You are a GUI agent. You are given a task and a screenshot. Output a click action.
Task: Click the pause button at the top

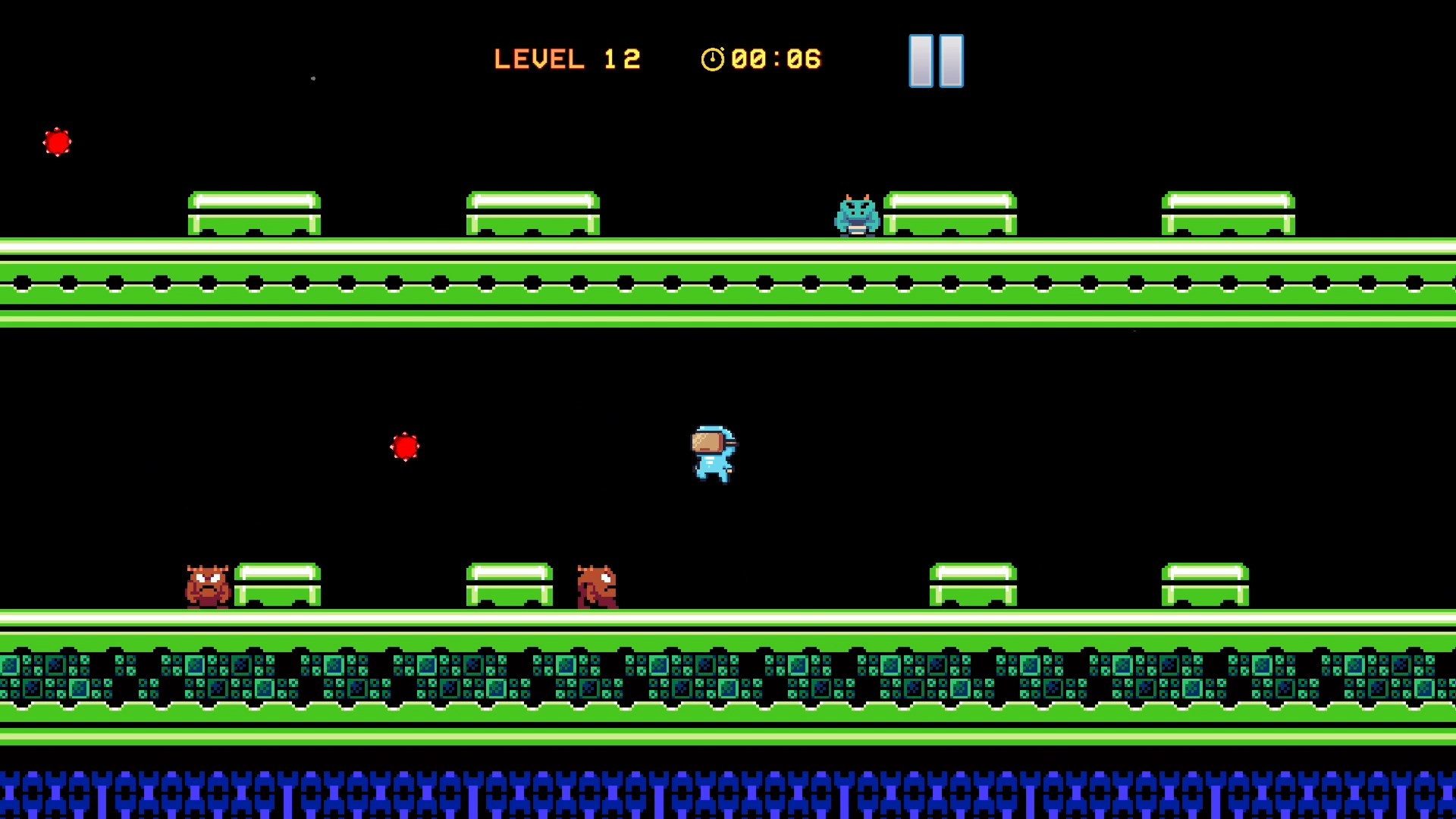click(935, 60)
